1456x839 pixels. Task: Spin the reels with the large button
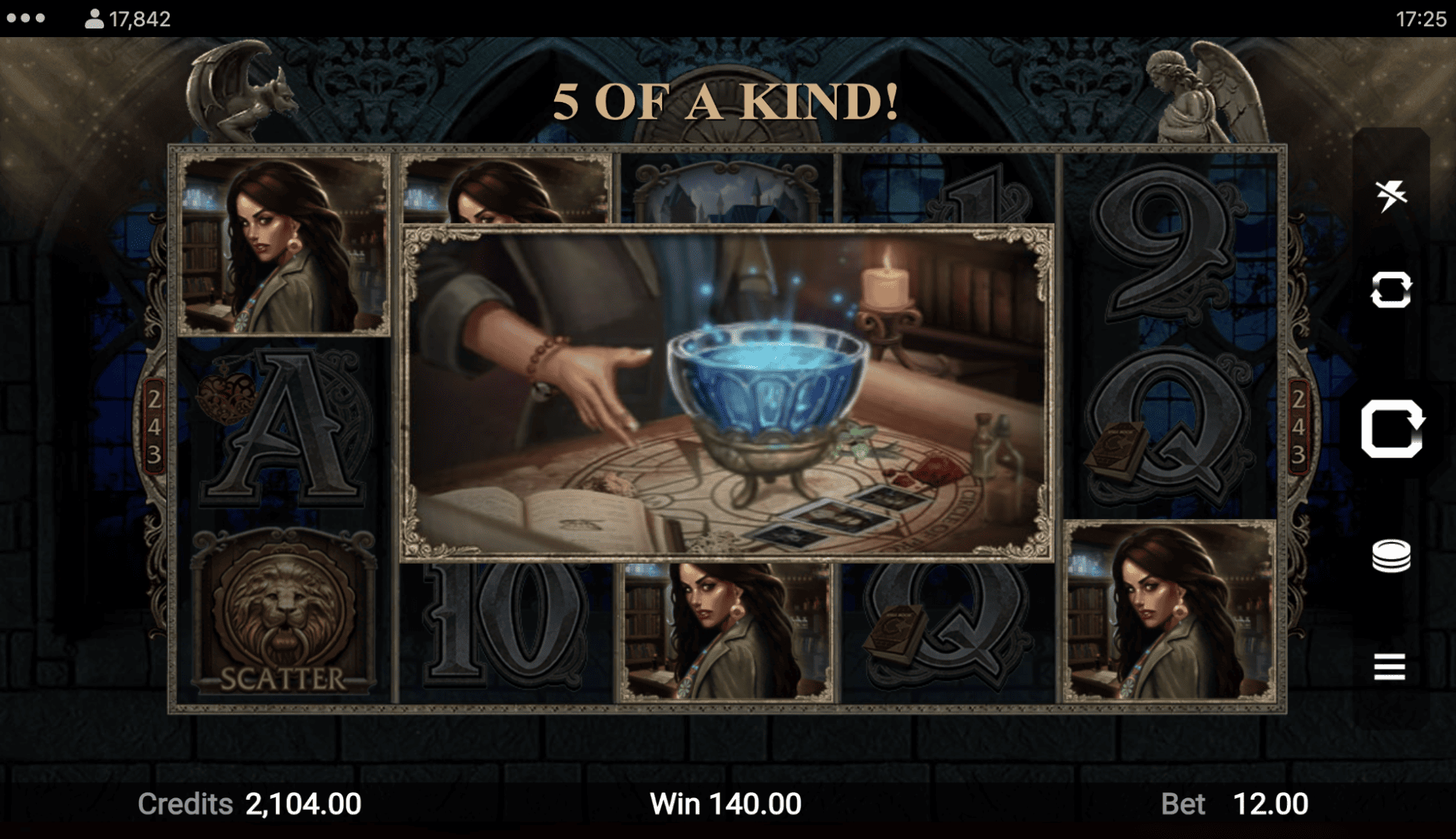(x=1392, y=429)
